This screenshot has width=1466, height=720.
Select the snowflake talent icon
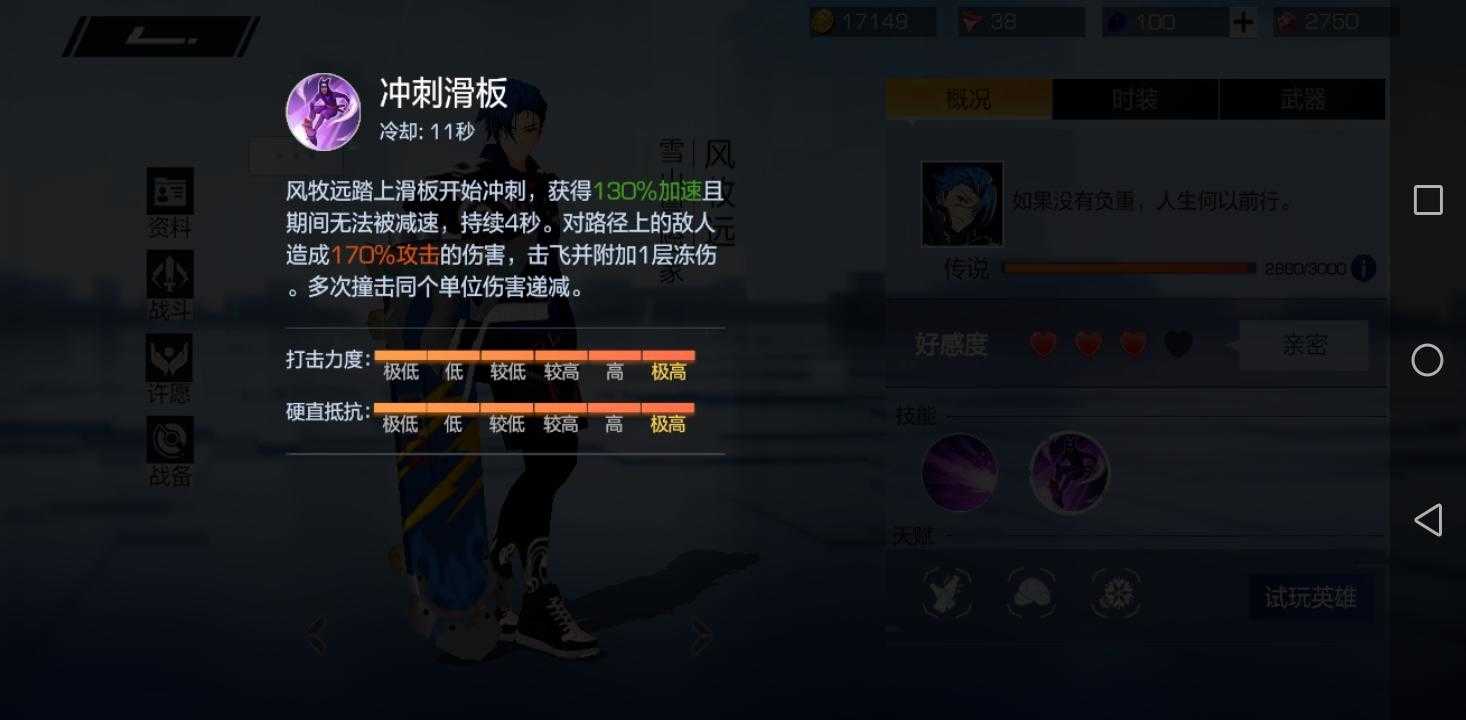1113,593
